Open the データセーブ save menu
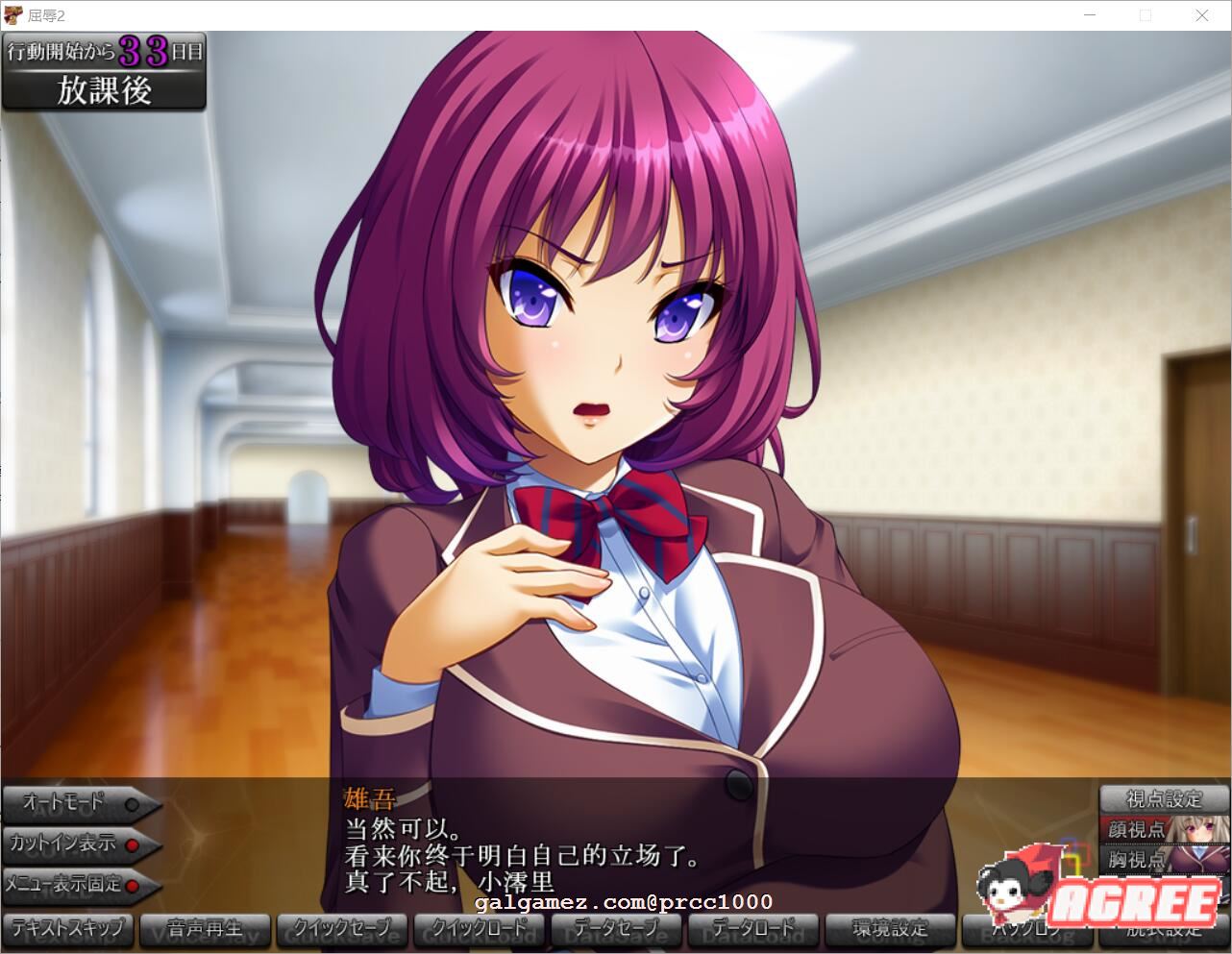 click(x=616, y=929)
